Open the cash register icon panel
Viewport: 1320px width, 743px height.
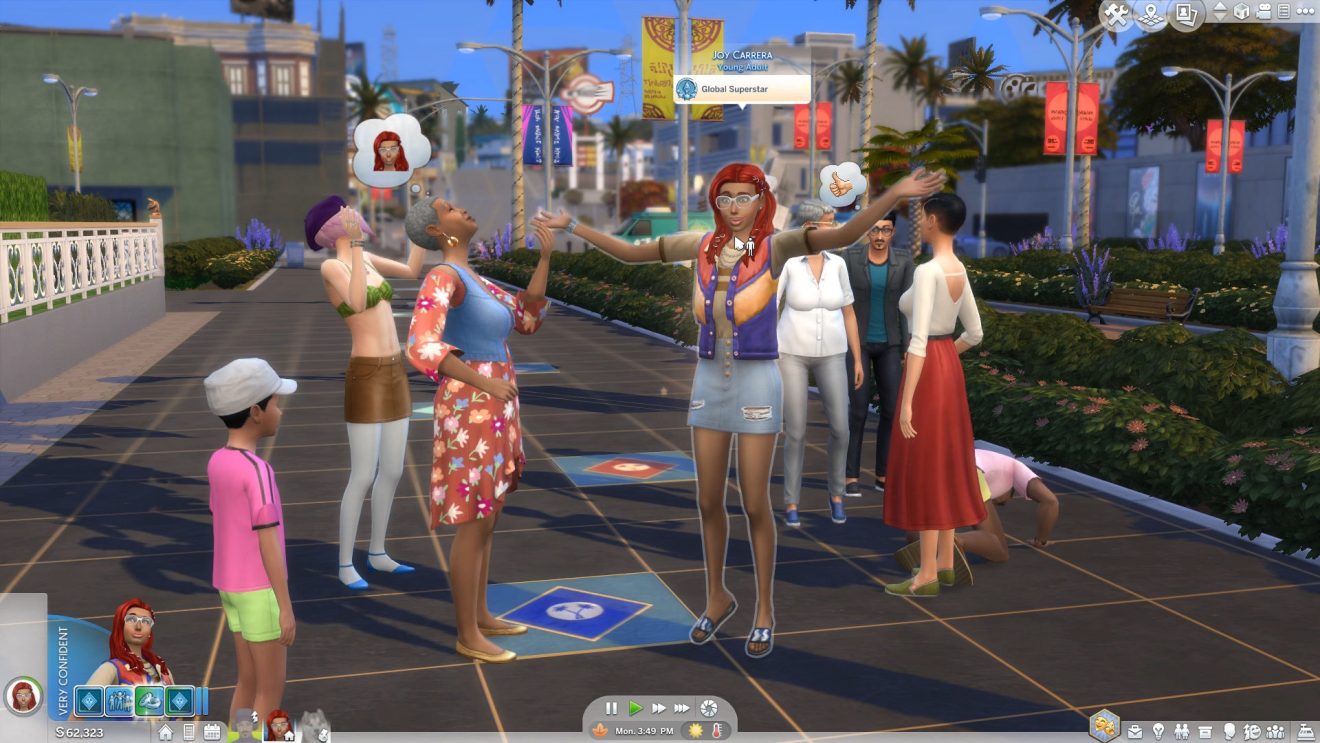1306,731
